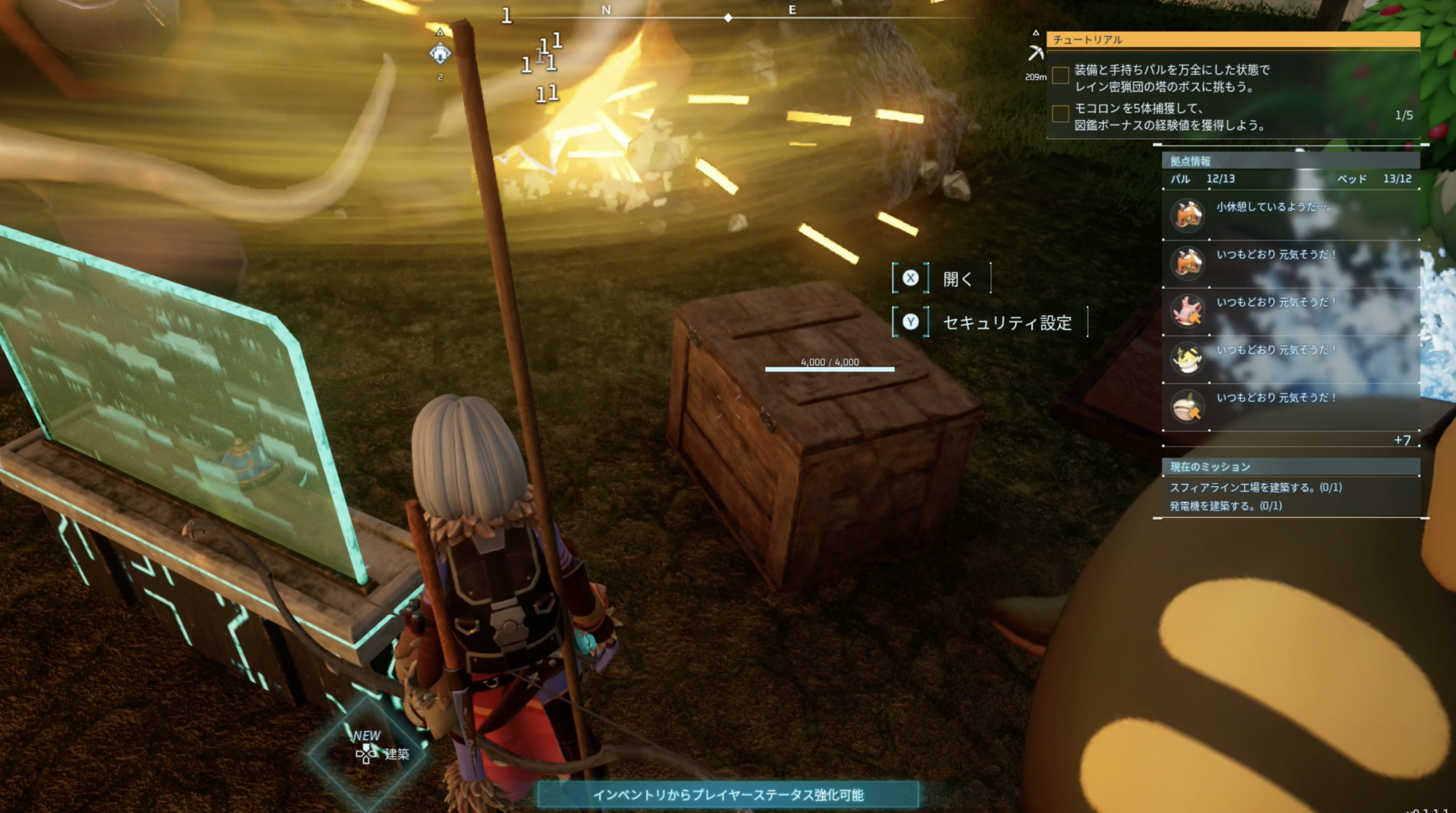The height and width of the screenshot is (813, 1456).
Task: Select the pickaxe waypoint marker at 209m
Action: (1036, 53)
